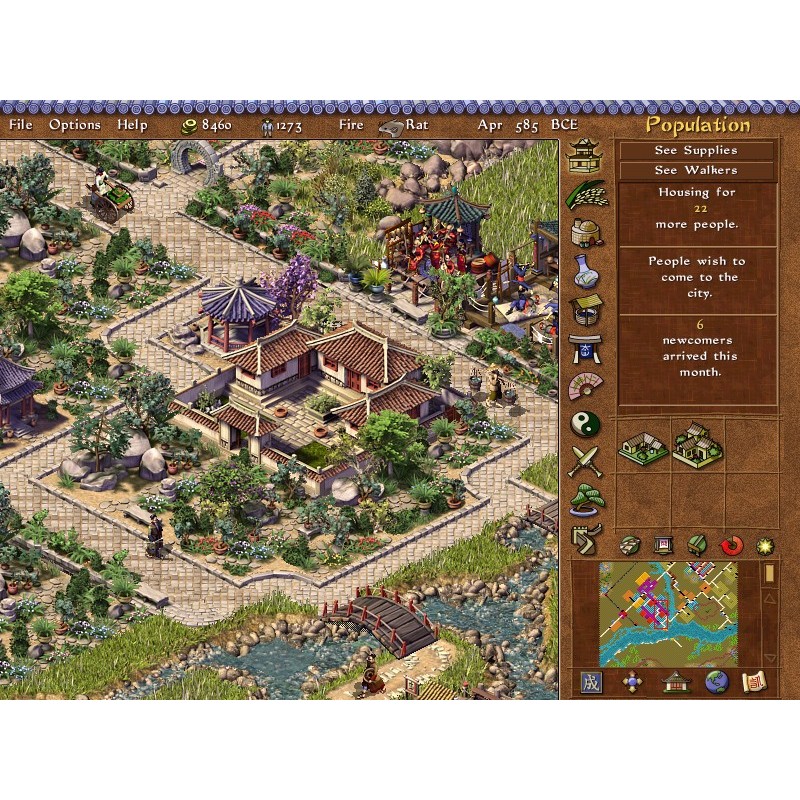This screenshot has width=800, height=800.
Task: Switch to the rice stalk agriculture tab
Action: coord(586,193)
